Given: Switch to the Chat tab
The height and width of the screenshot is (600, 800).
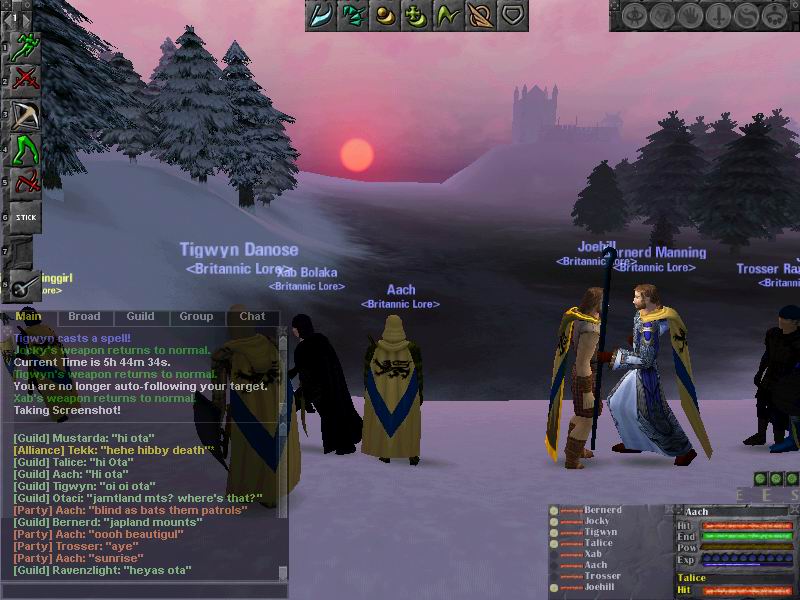Looking at the screenshot, I should tap(252, 317).
